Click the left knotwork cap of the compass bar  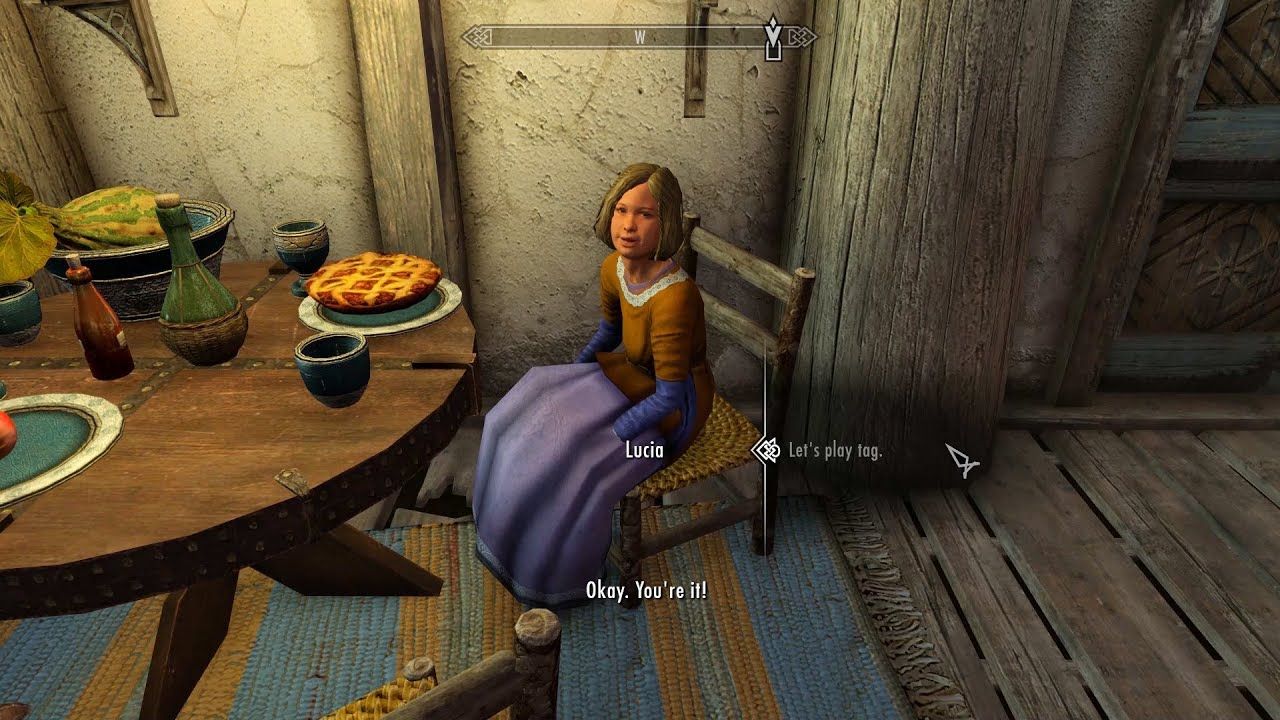click(475, 35)
